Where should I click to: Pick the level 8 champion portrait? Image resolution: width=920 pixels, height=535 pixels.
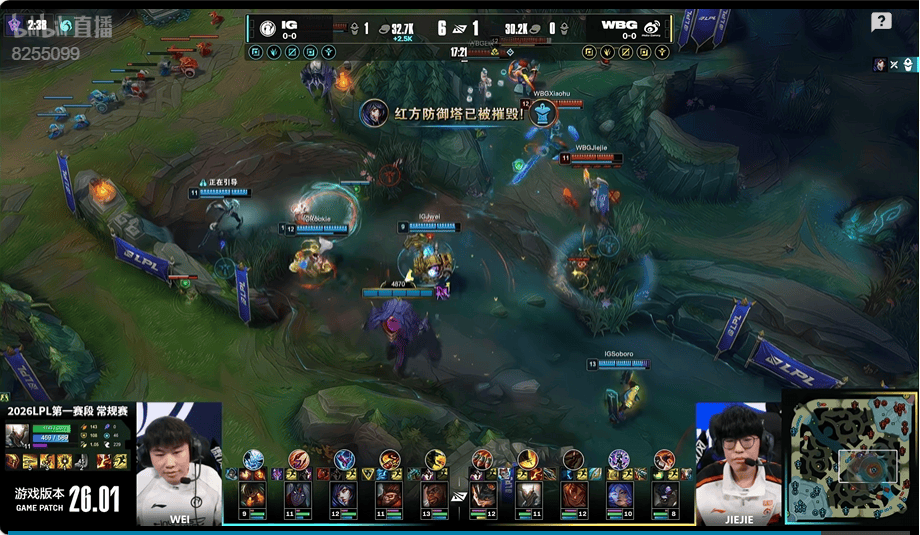coord(665,494)
